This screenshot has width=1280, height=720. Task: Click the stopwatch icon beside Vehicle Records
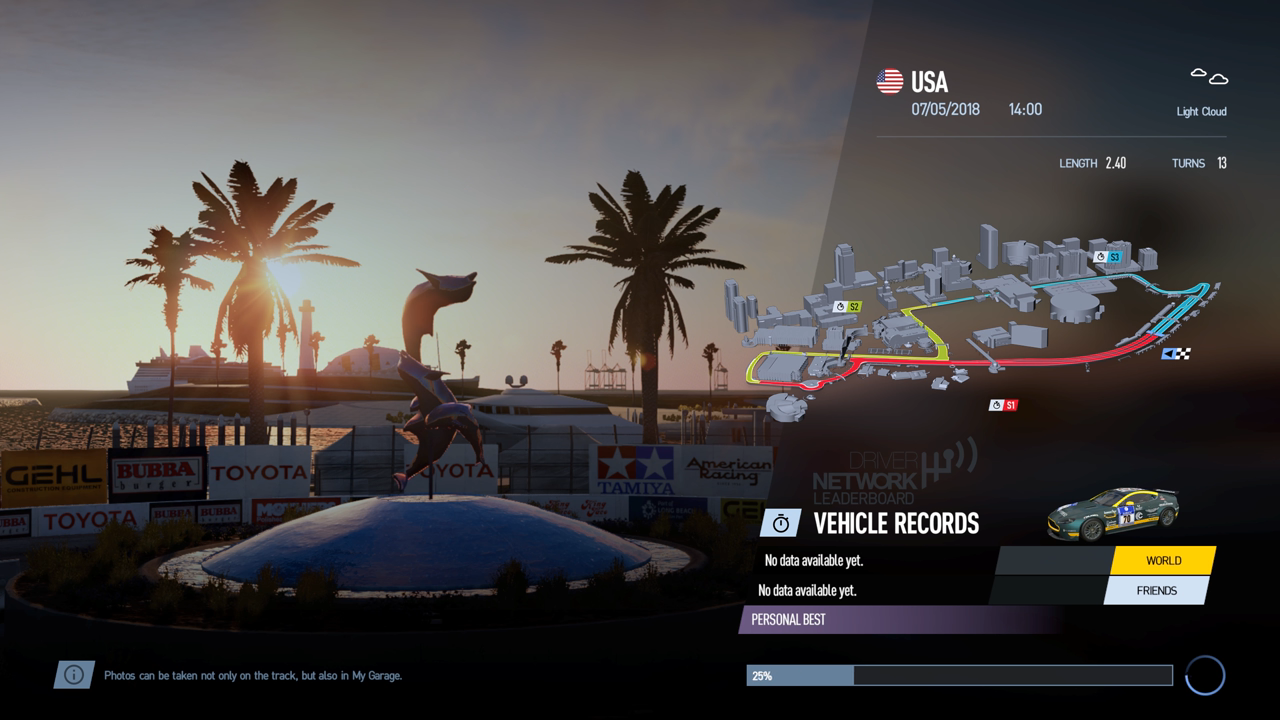pos(782,520)
